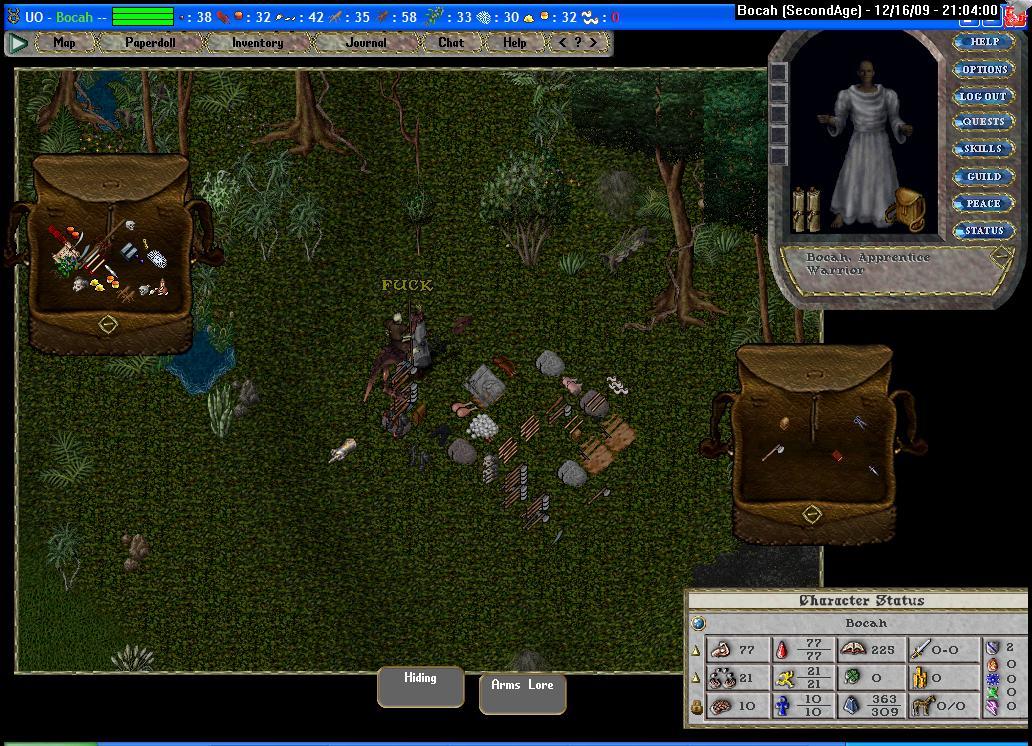Image resolution: width=1032 pixels, height=746 pixels.
Task: Open the SKILLS list from the paperdoll
Action: [x=984, y=149]
